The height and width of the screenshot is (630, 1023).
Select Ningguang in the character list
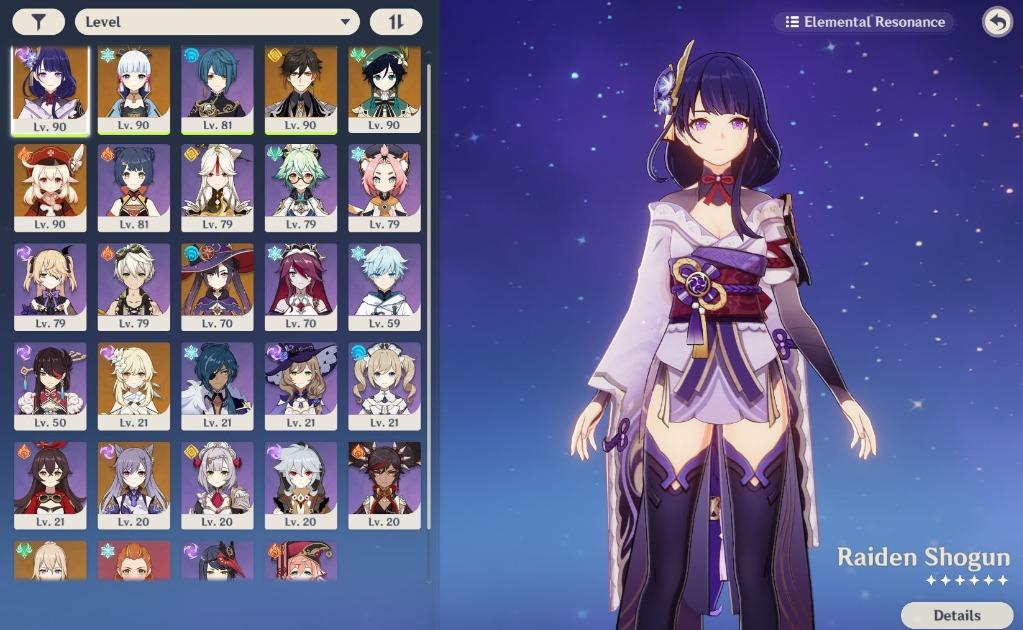(x=217, y=187)
